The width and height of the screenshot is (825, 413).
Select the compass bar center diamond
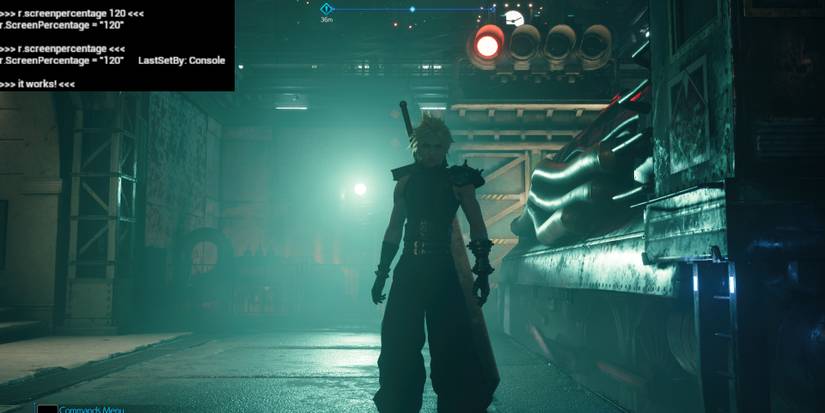[412, 9]
